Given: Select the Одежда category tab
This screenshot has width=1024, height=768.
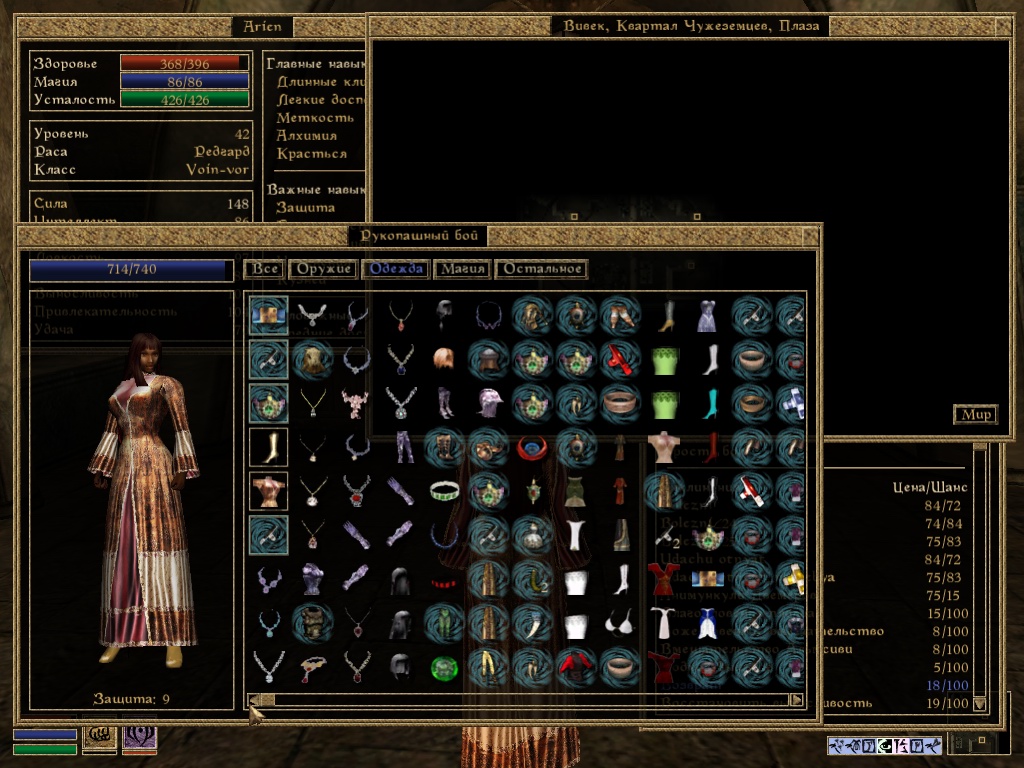Looking at the screenshot, I should click(396, 269).
